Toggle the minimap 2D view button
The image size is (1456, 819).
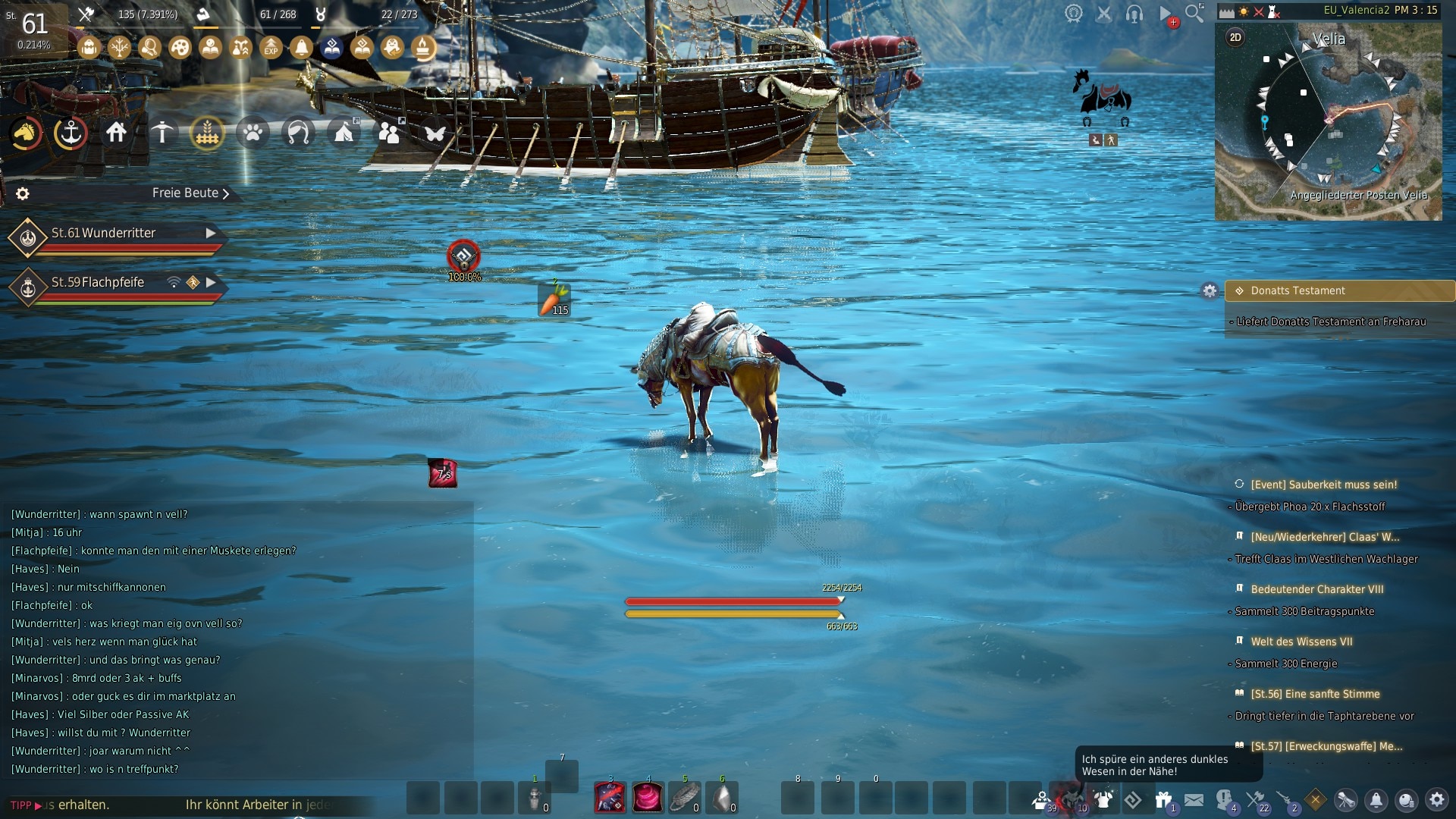click(x=1235, y=38)
